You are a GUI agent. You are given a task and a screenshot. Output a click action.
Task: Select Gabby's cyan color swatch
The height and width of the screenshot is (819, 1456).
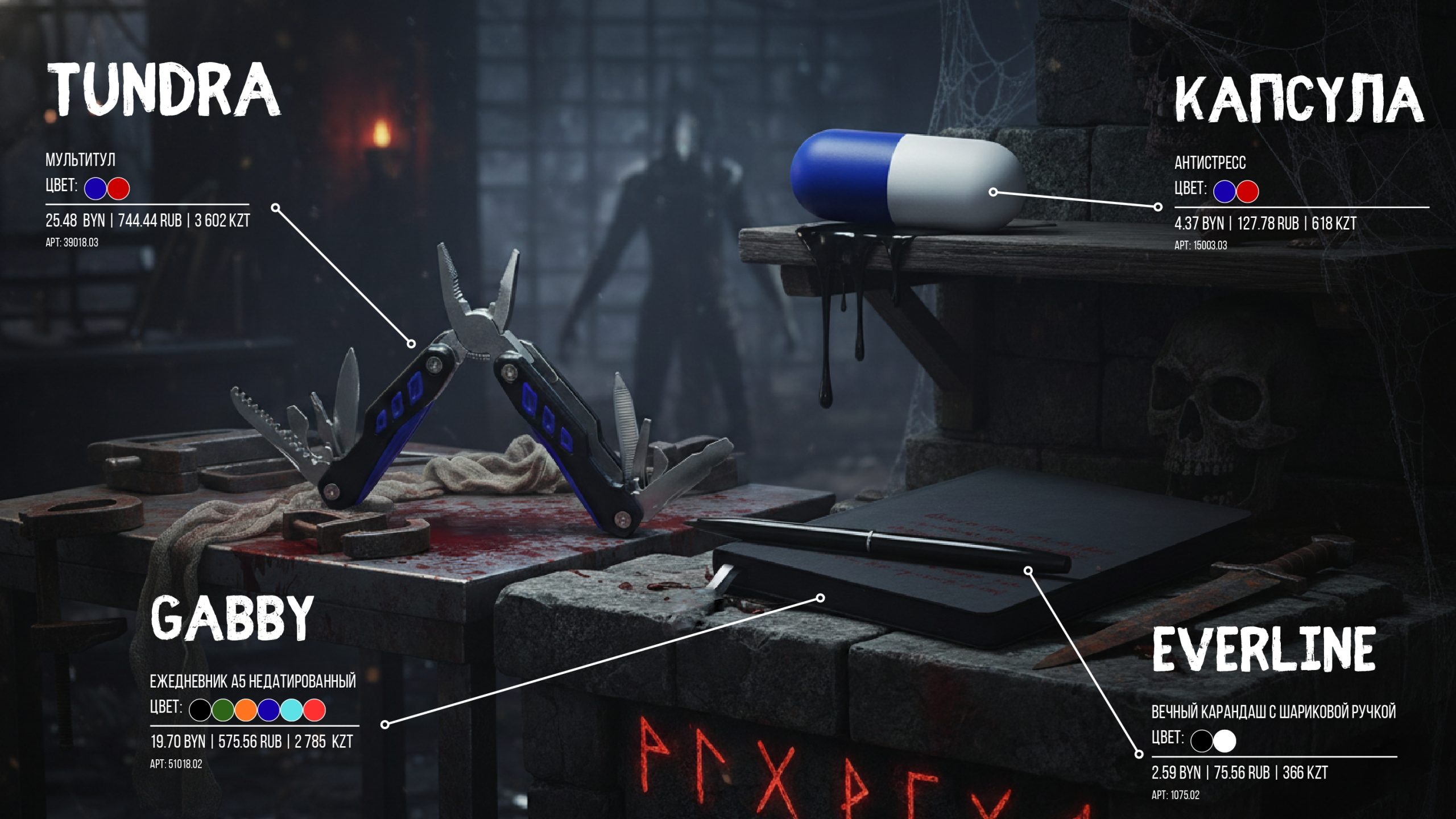pos(291,710)
